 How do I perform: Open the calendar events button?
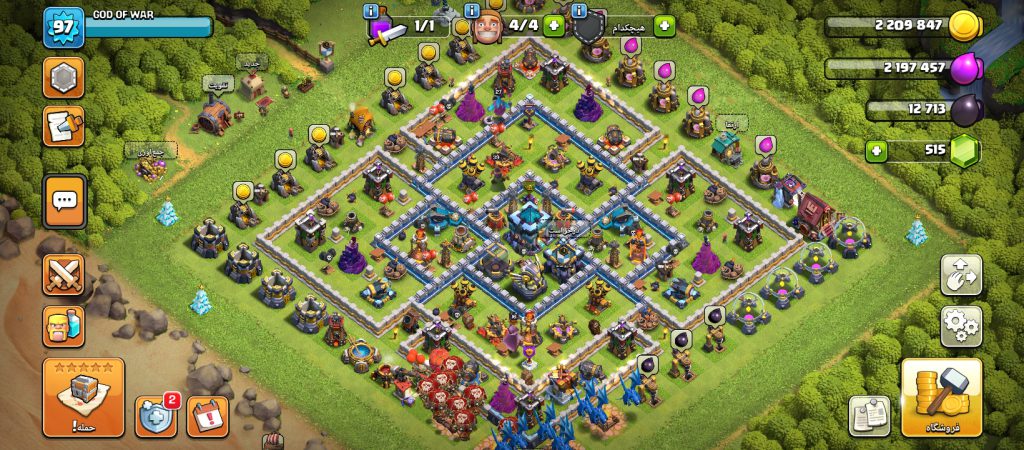tap(207, 416)
